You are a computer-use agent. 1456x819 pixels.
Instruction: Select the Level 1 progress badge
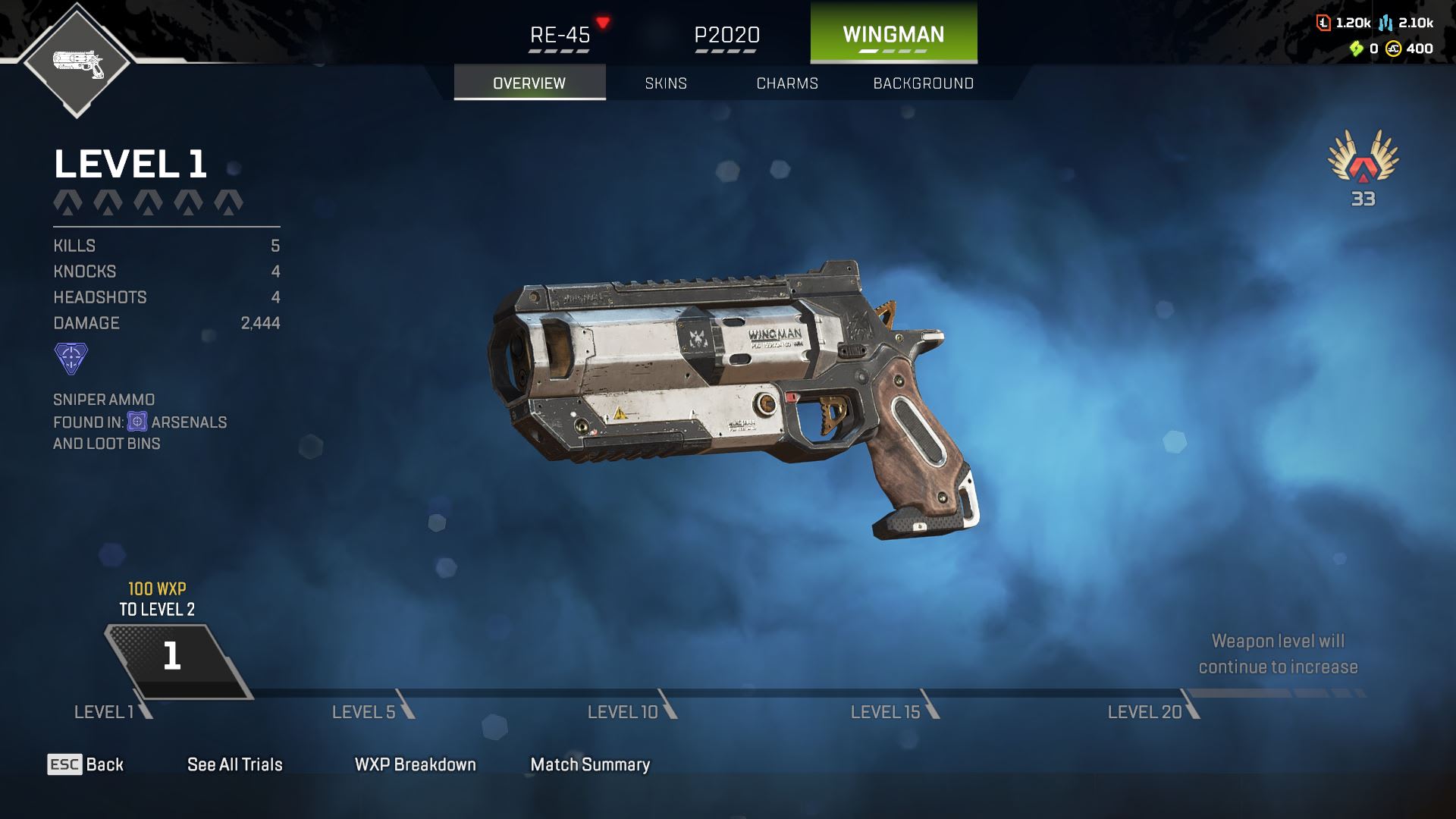point(173,657)
